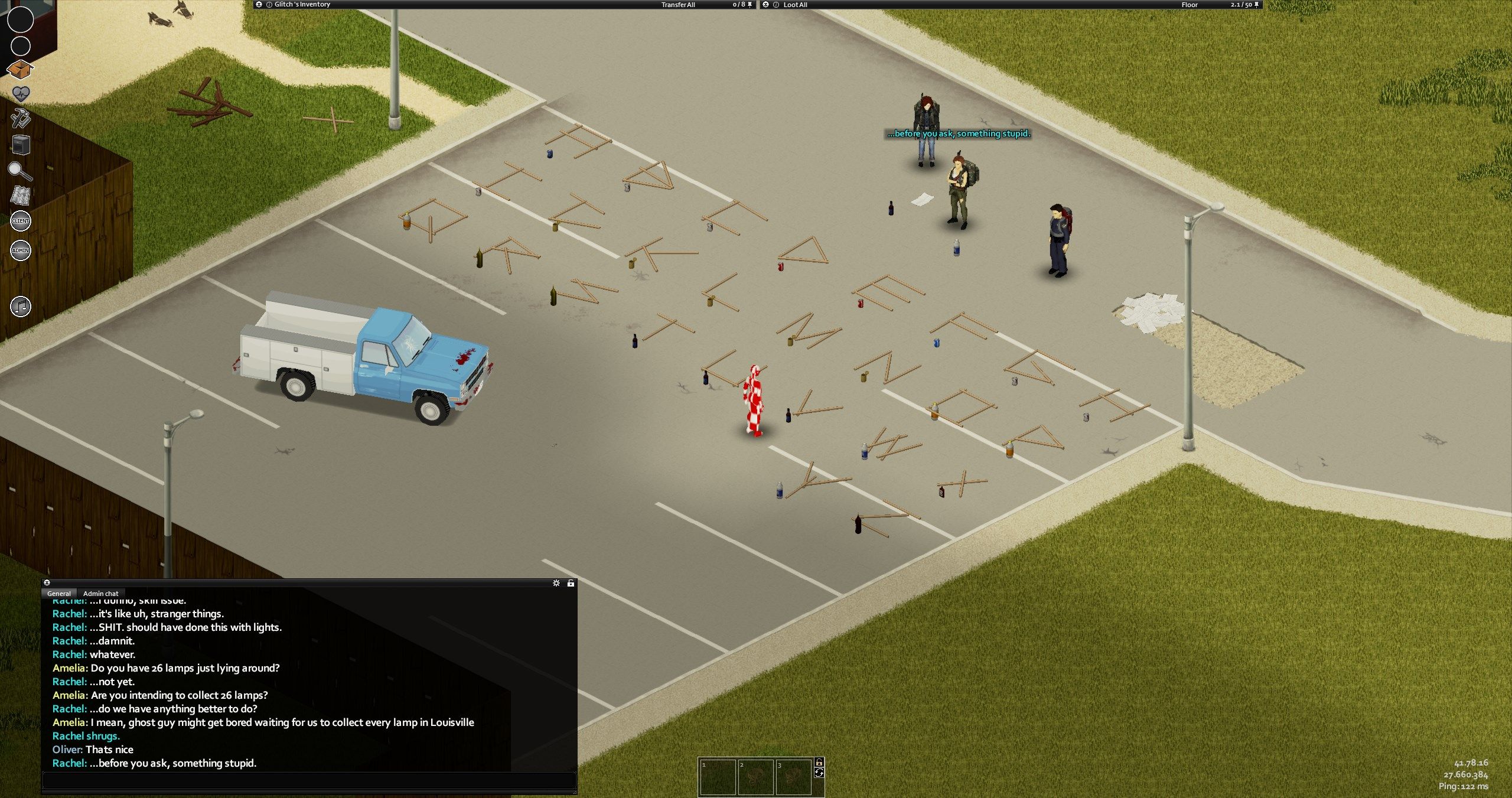Activate the magnifying glass search mode
This screenshot has width=1512, height=798.
20,171
